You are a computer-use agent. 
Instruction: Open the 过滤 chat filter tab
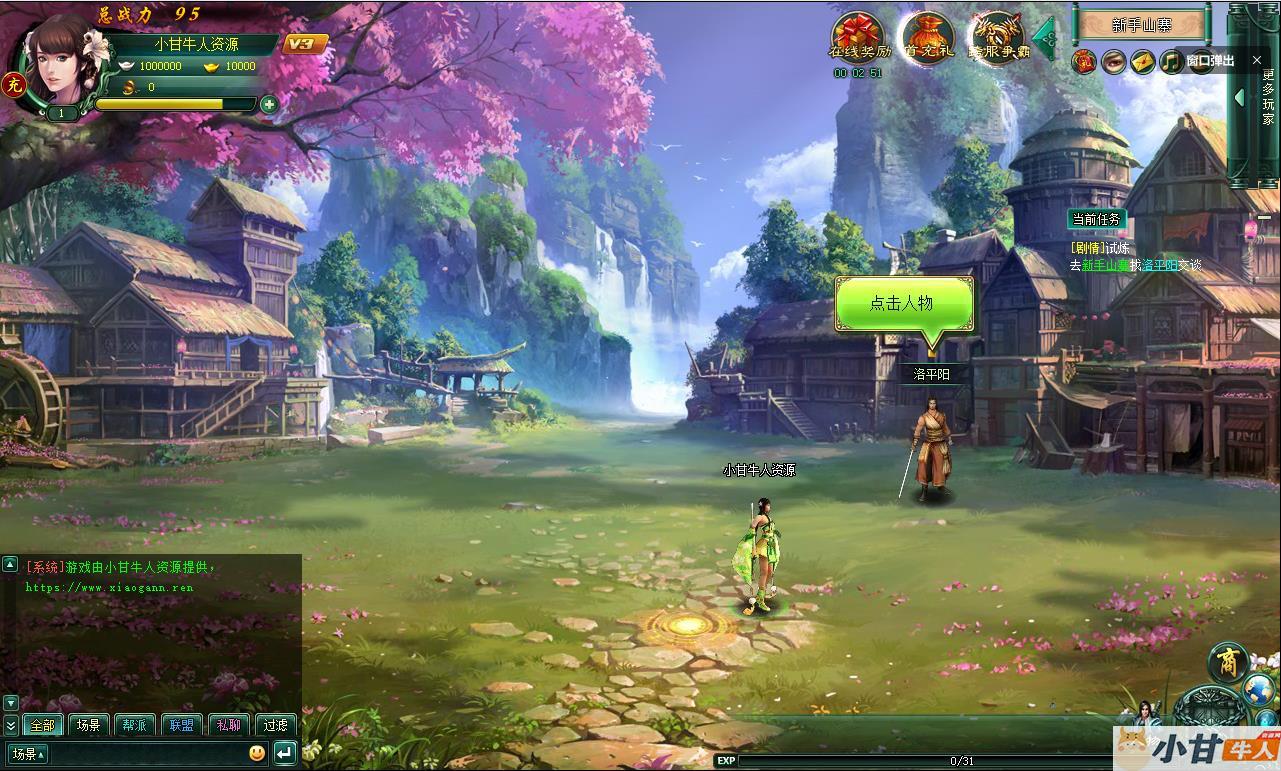pos(275,725)
